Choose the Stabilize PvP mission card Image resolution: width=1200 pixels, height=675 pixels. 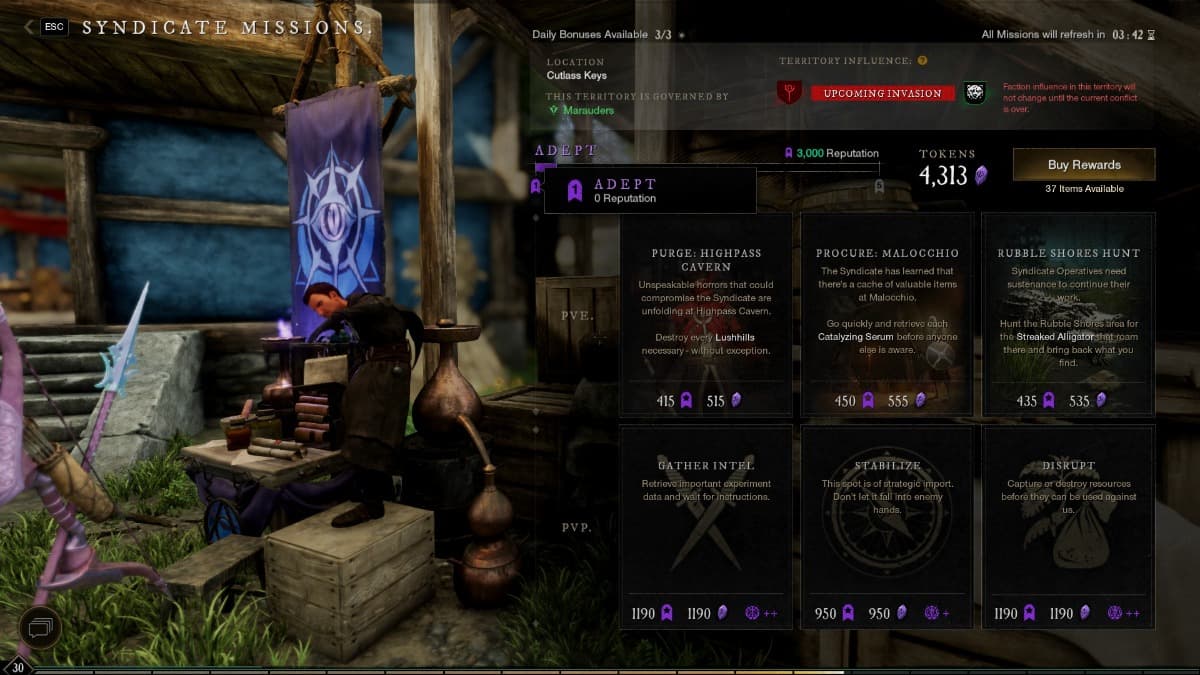click(887, 527)
